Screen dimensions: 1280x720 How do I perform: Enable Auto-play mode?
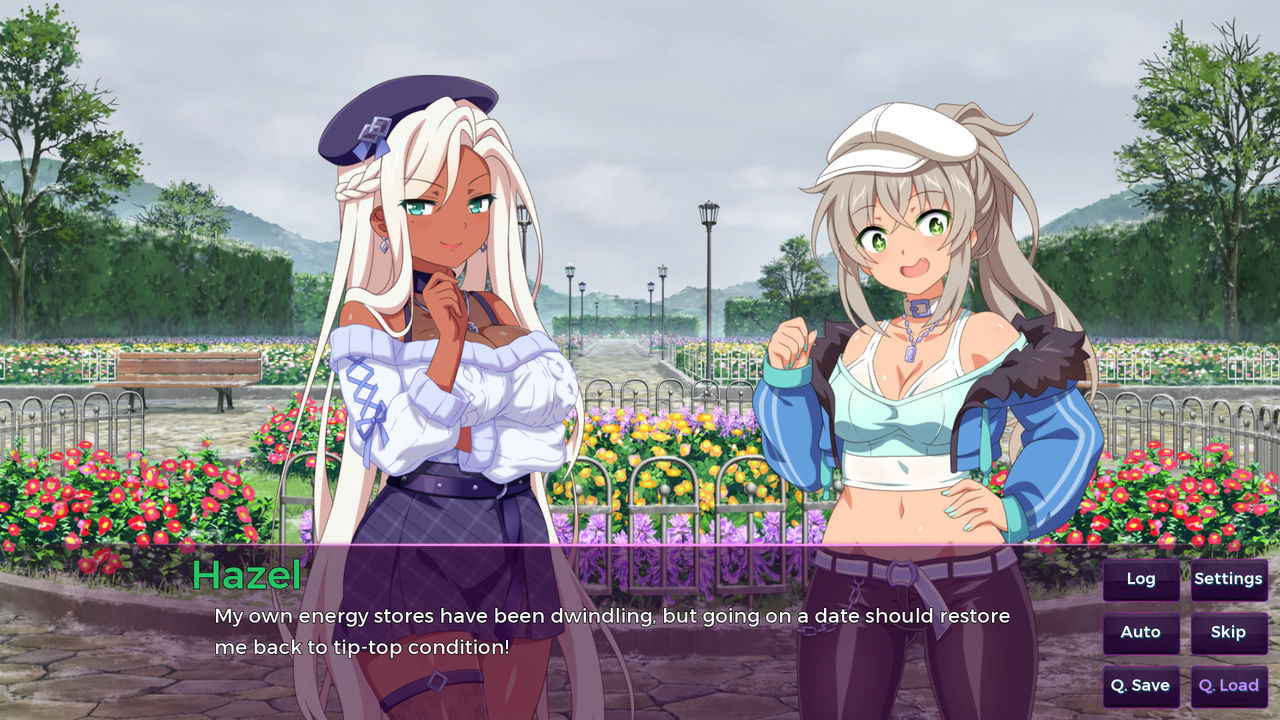[1140, 632]
